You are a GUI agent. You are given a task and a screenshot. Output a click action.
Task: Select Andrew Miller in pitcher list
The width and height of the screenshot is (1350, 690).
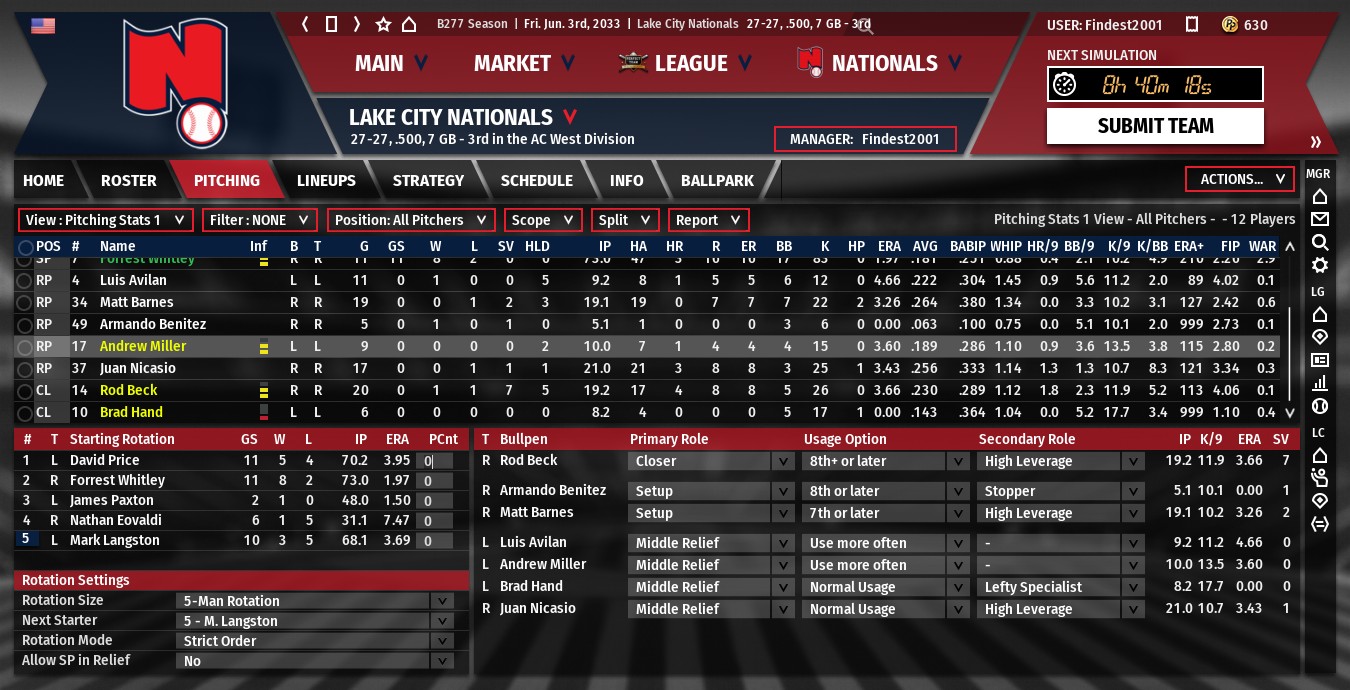click(x=143, y=346)
